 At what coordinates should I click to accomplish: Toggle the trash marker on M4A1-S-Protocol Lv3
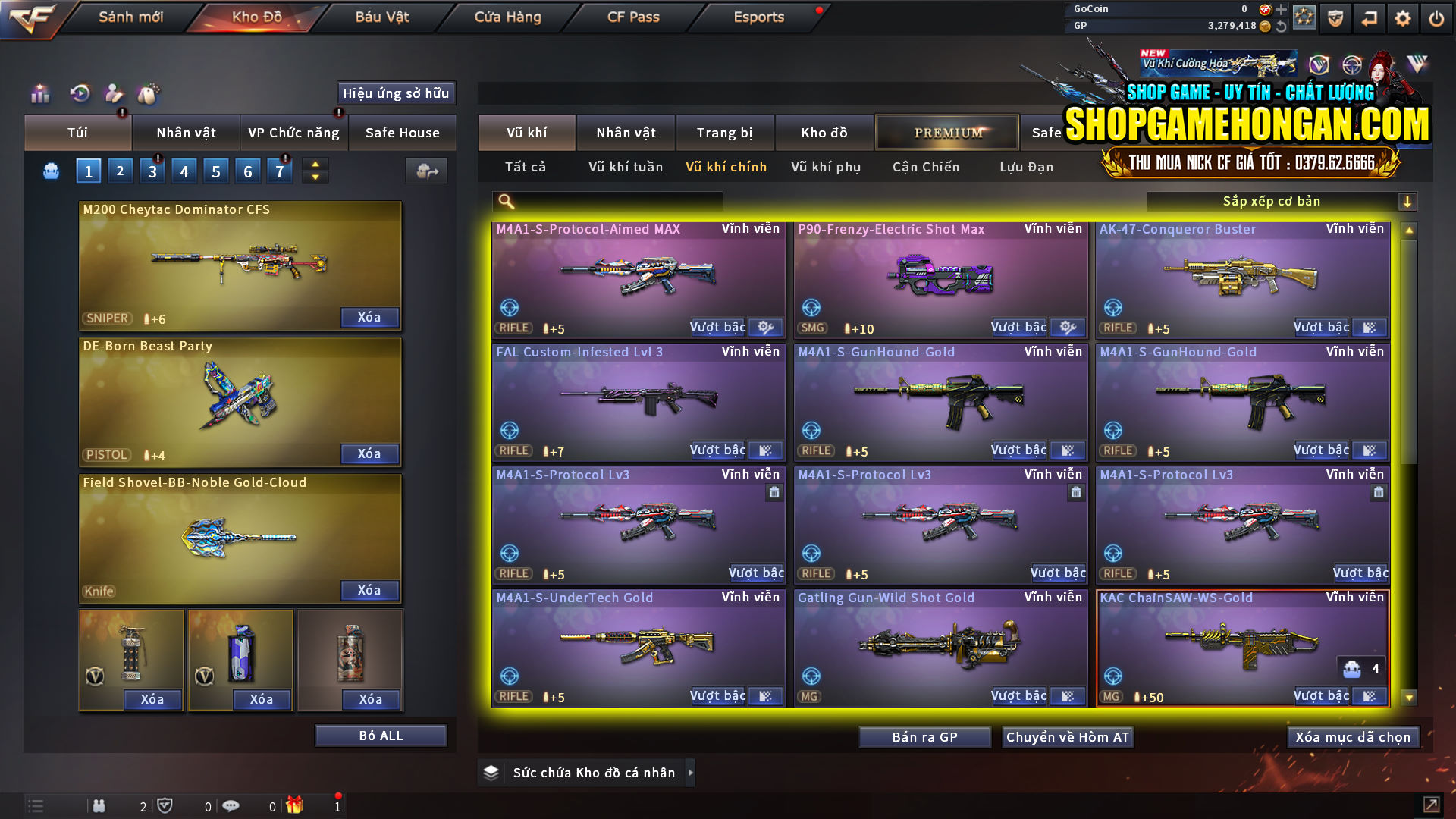tap(774, 493)
